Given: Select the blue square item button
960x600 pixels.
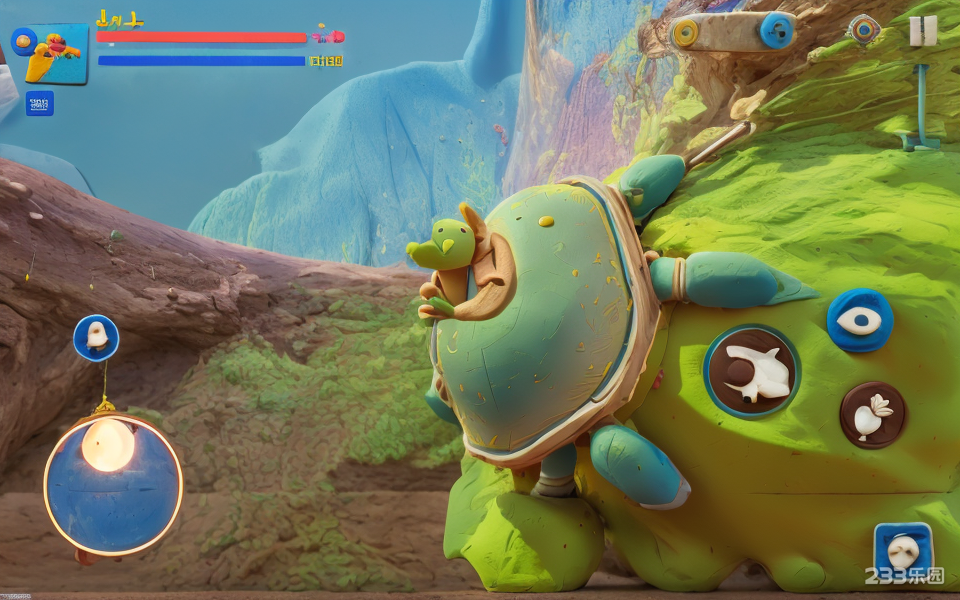Looking at the screenshot, I should (903, 549).
